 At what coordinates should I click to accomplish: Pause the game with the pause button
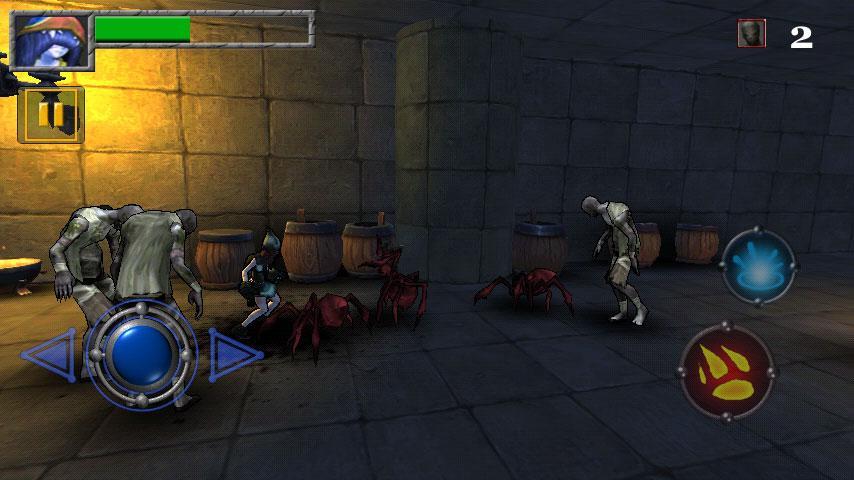point(51,115)
